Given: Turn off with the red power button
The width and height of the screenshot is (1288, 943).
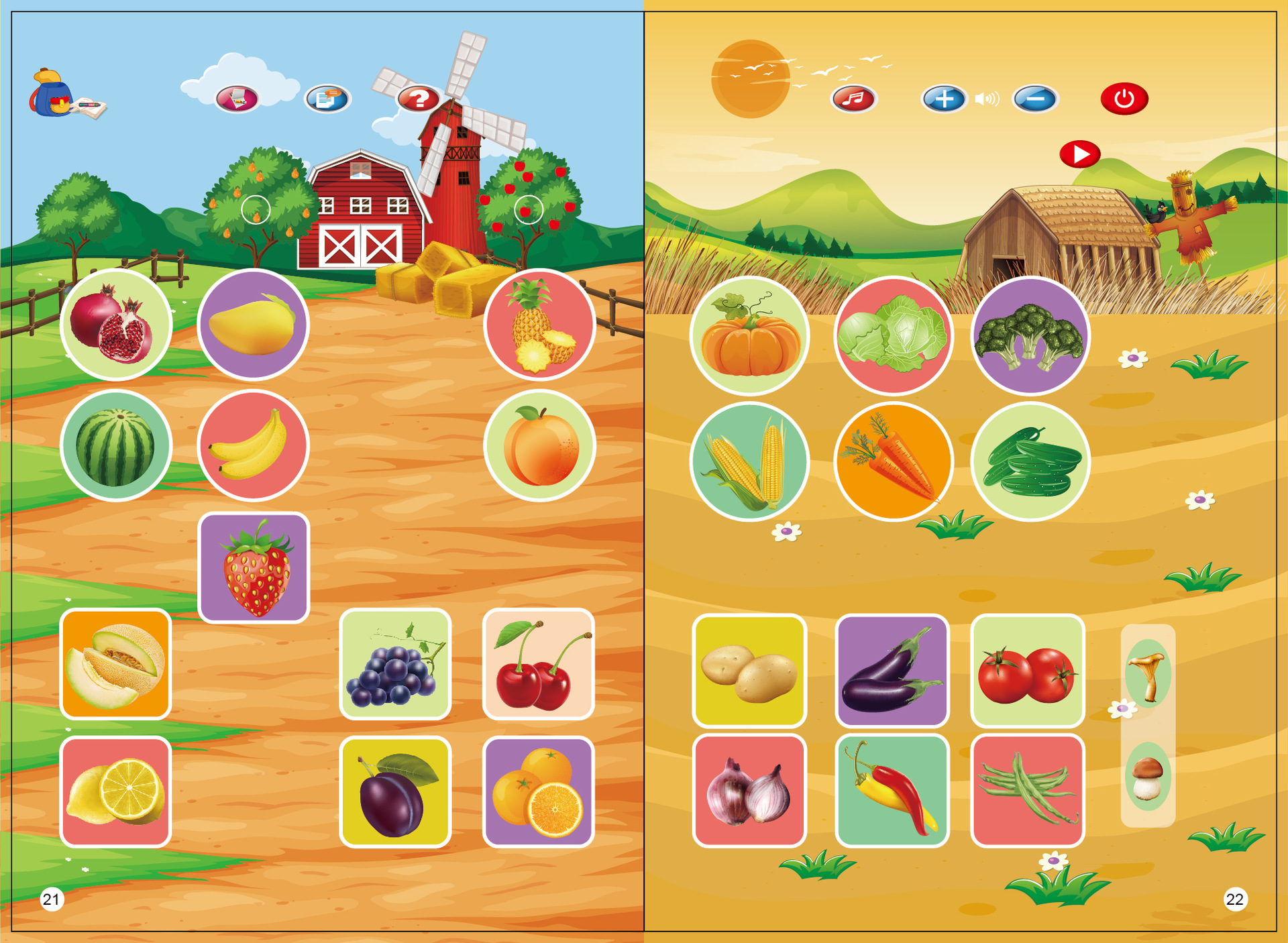Looking at the screenshot, I should pyautogui.click(x=1124, y=99).
